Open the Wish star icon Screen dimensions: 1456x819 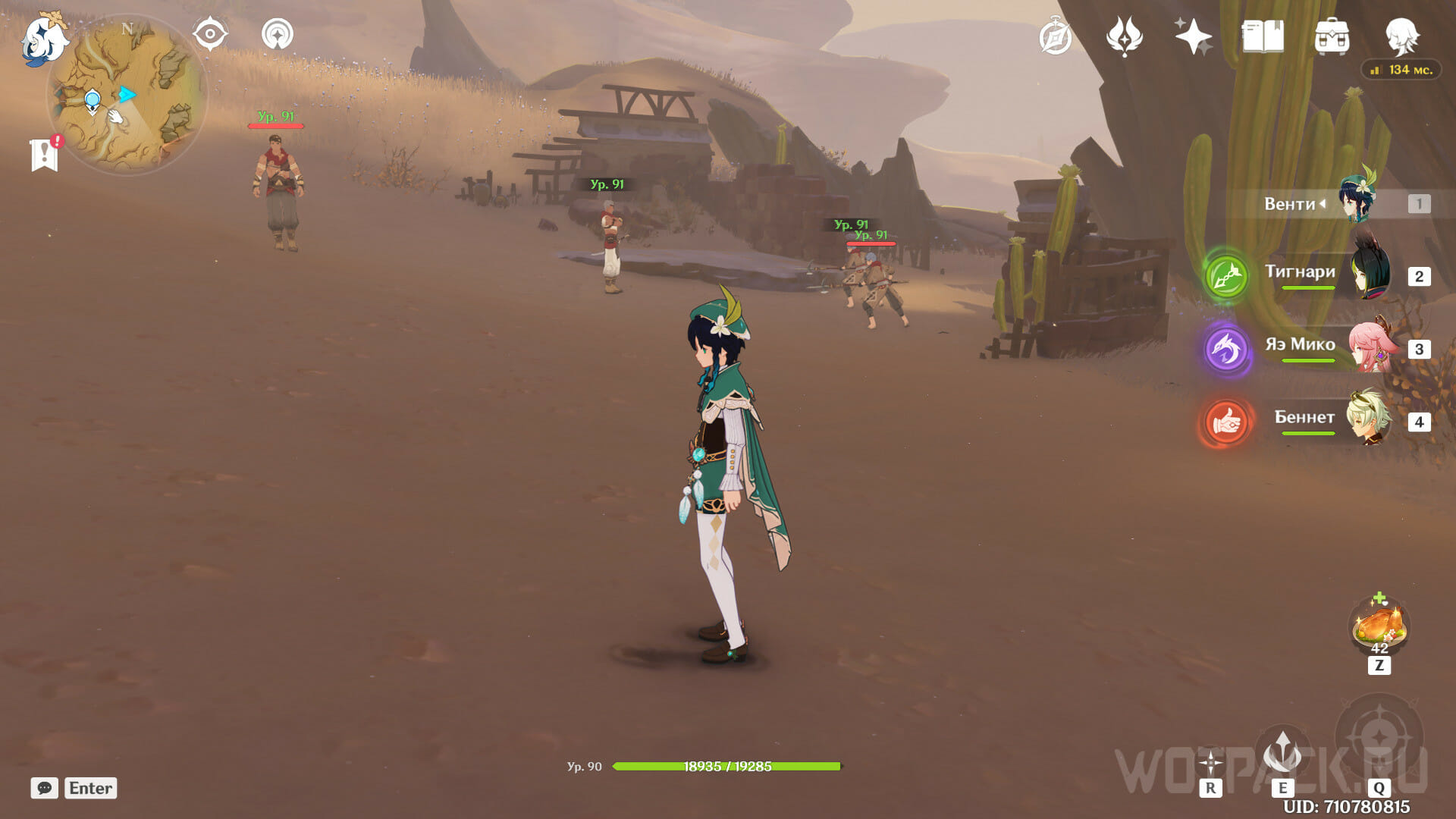[x=1193, y=36]
